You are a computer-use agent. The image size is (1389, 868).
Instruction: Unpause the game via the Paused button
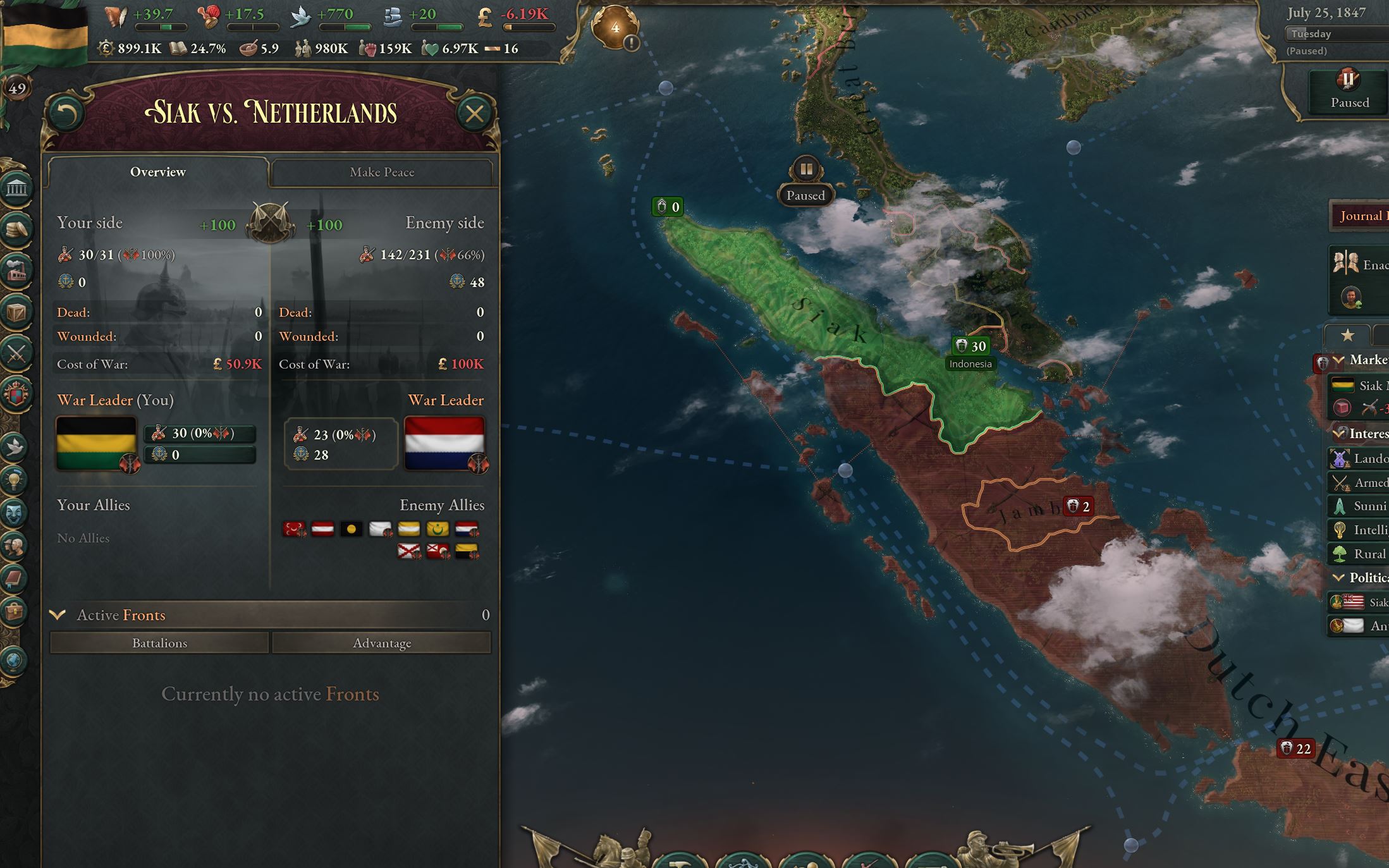pyautogui.click(x=1349, y=89)
